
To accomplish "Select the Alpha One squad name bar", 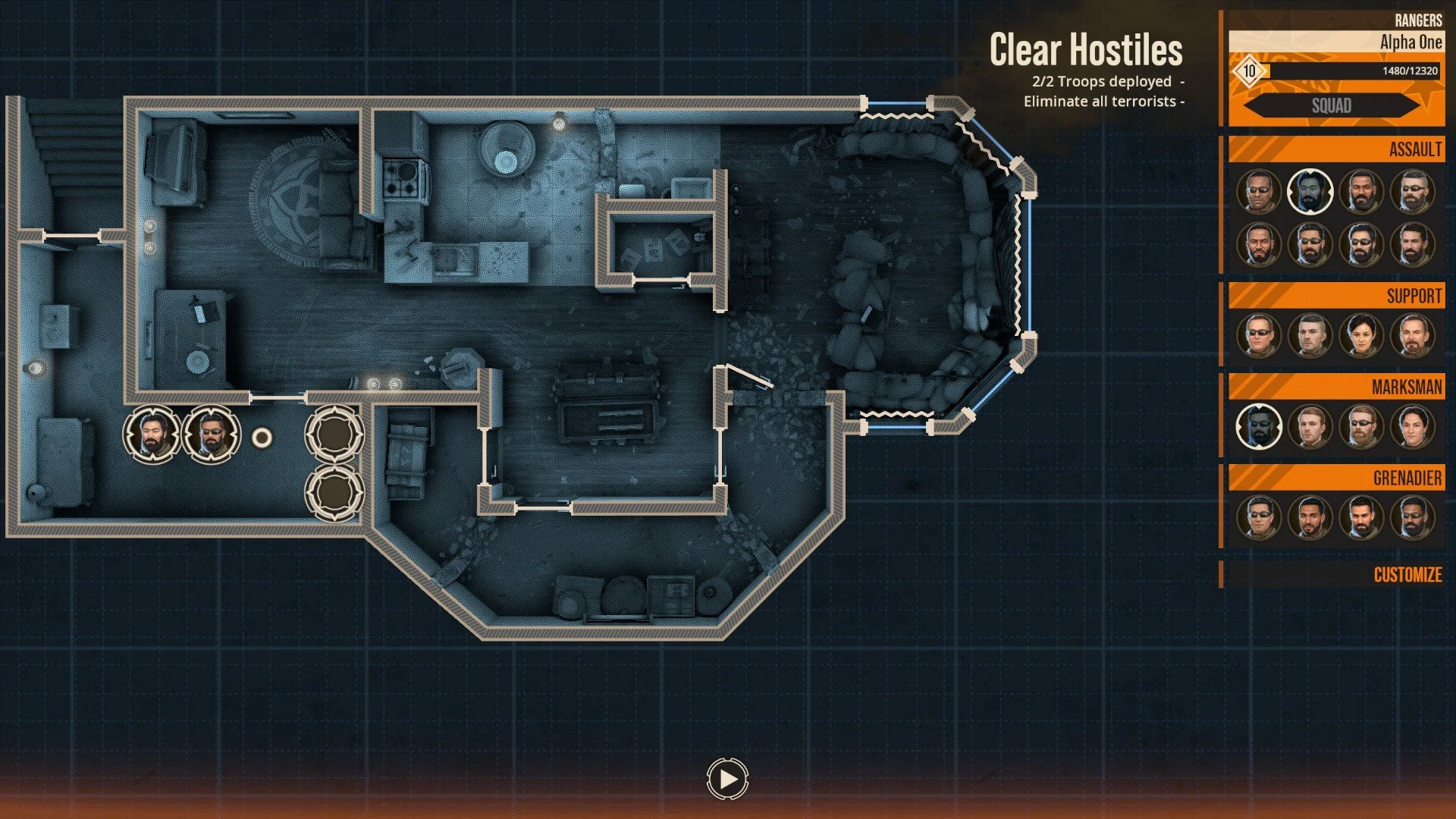I will [x=1336, y=42].
